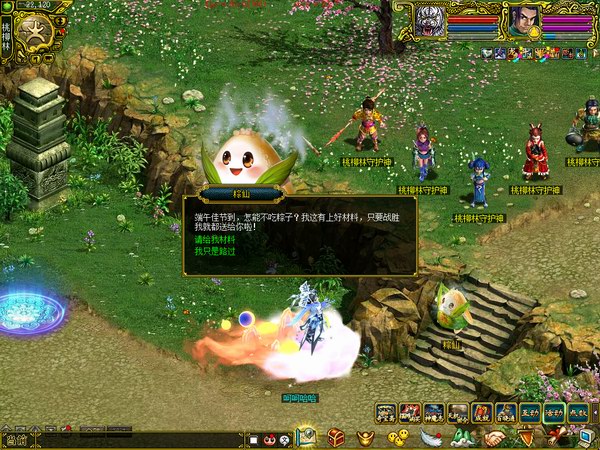600x450 pixels.
Task: Click the white feather icon
Action: tap(430, 437)
